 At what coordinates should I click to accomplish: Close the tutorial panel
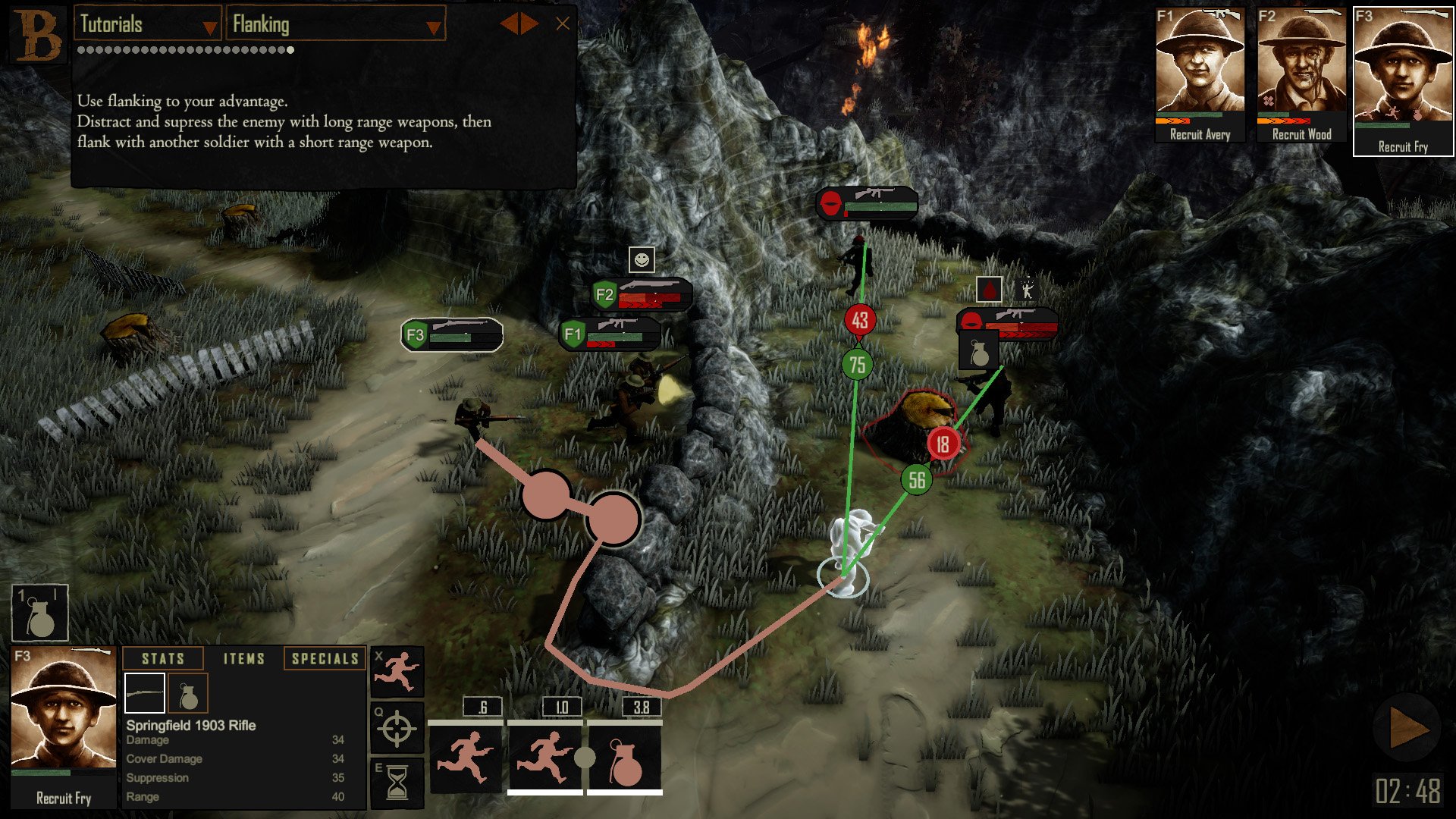pyautogui.click(x=563, y=24)
